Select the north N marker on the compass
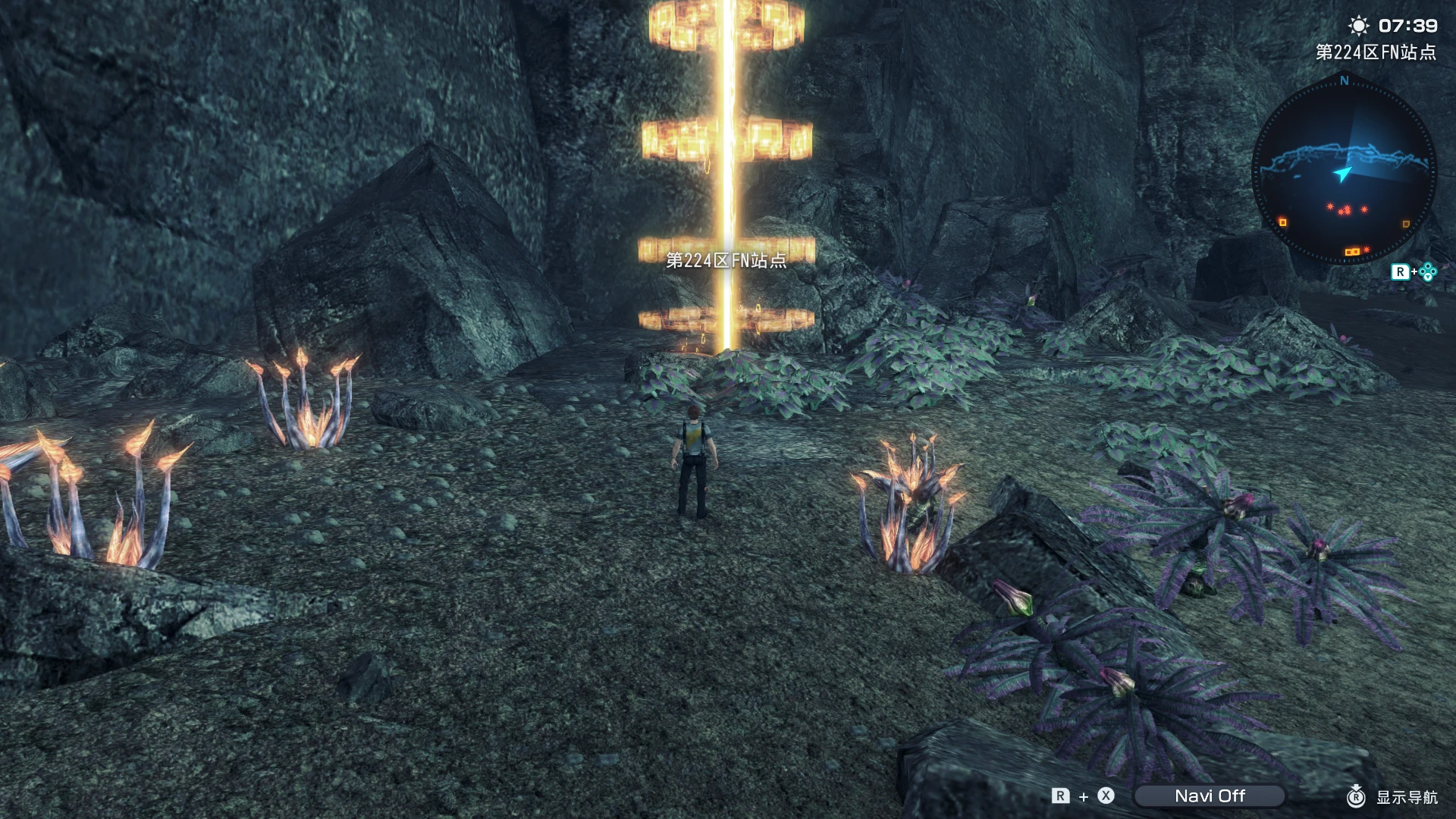This screenshot has width=1456, height=819. point(1344,81)
